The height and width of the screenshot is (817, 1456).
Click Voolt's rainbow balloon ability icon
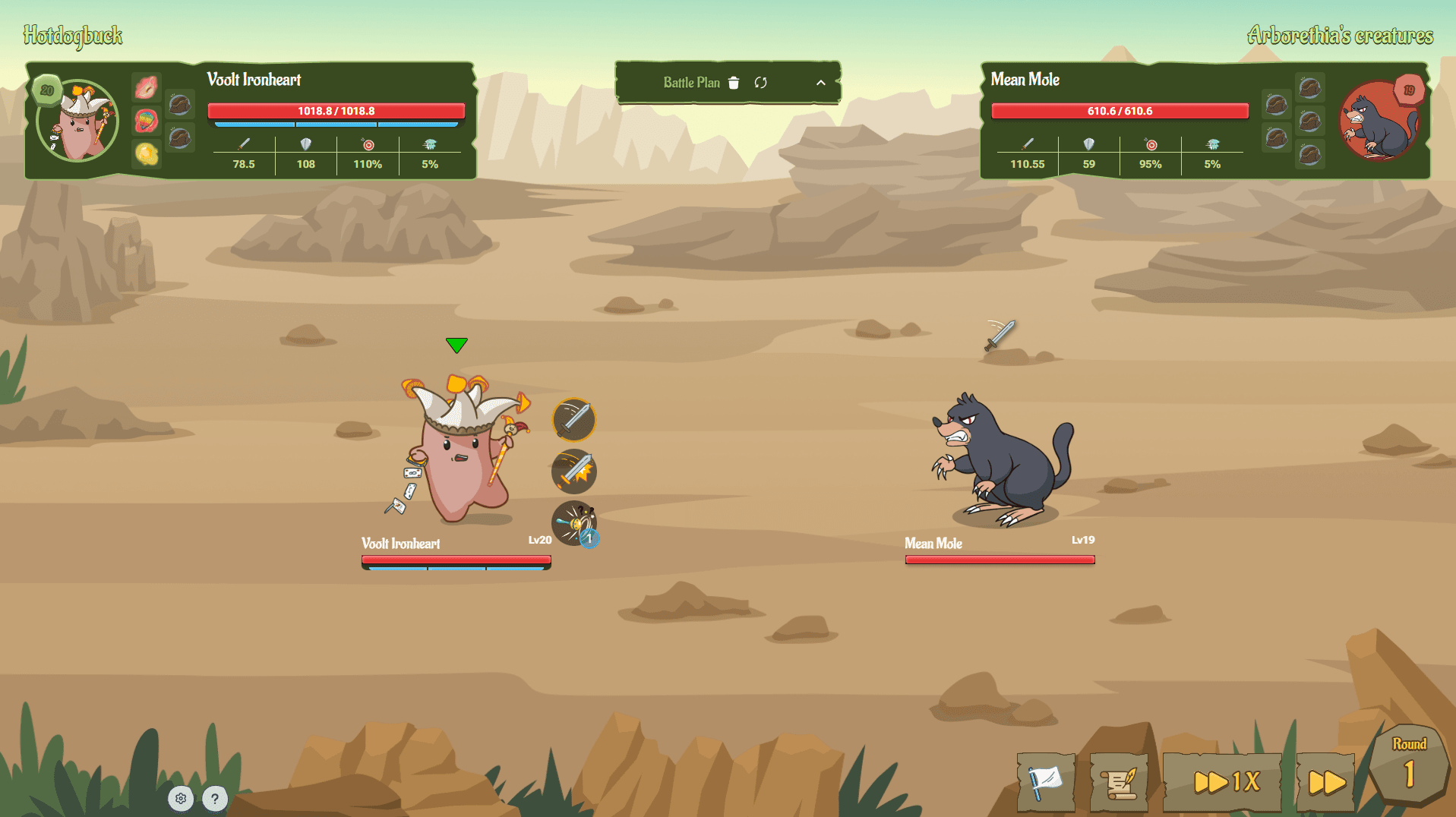[147, 120]
